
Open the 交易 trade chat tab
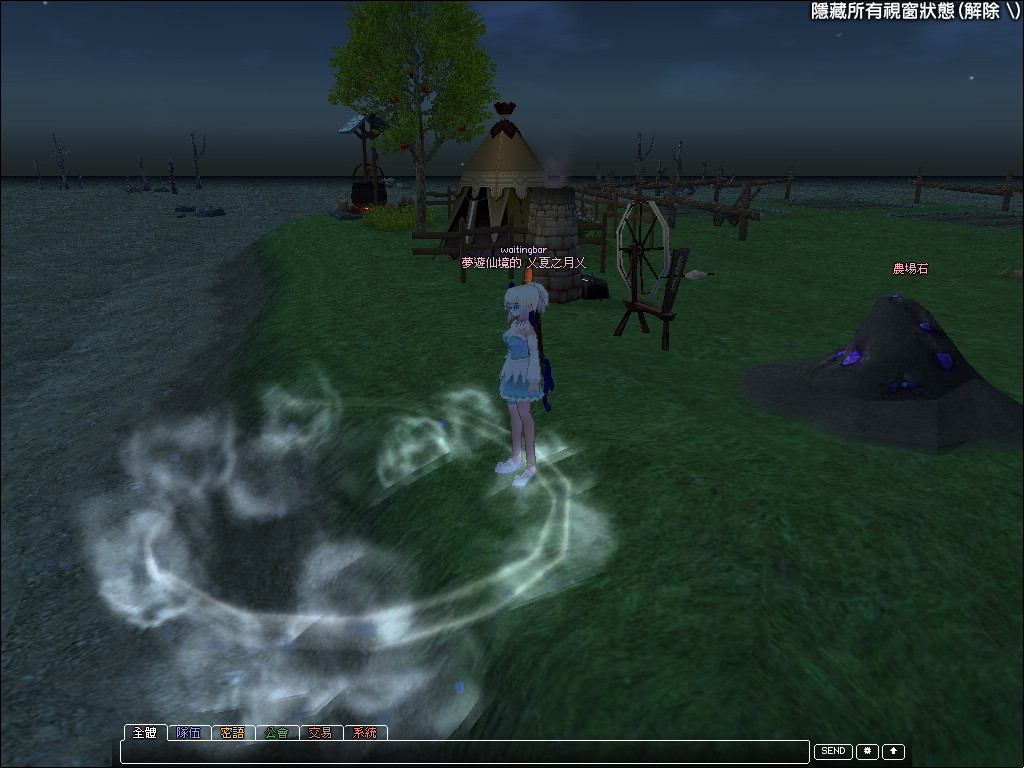(321, 732)
